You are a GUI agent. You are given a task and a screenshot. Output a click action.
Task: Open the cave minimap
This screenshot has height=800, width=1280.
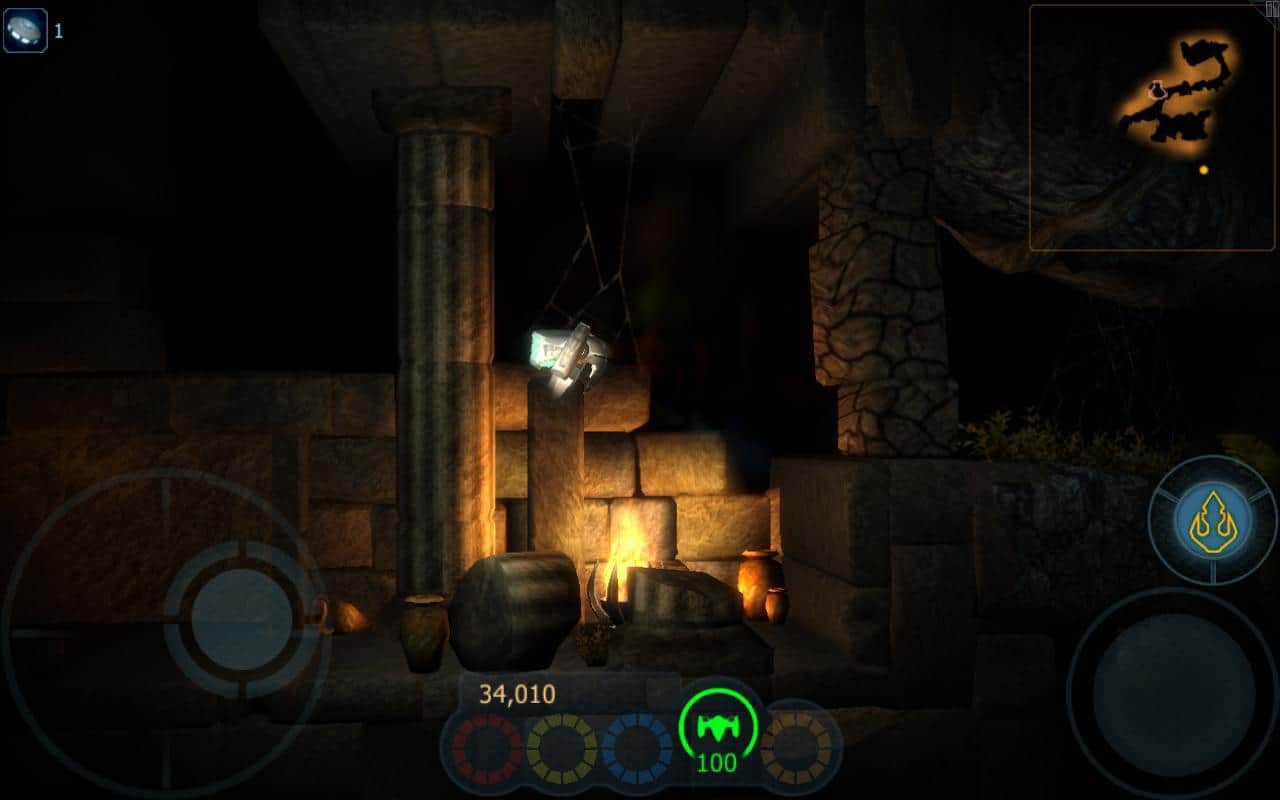(x=1150, y=127)
